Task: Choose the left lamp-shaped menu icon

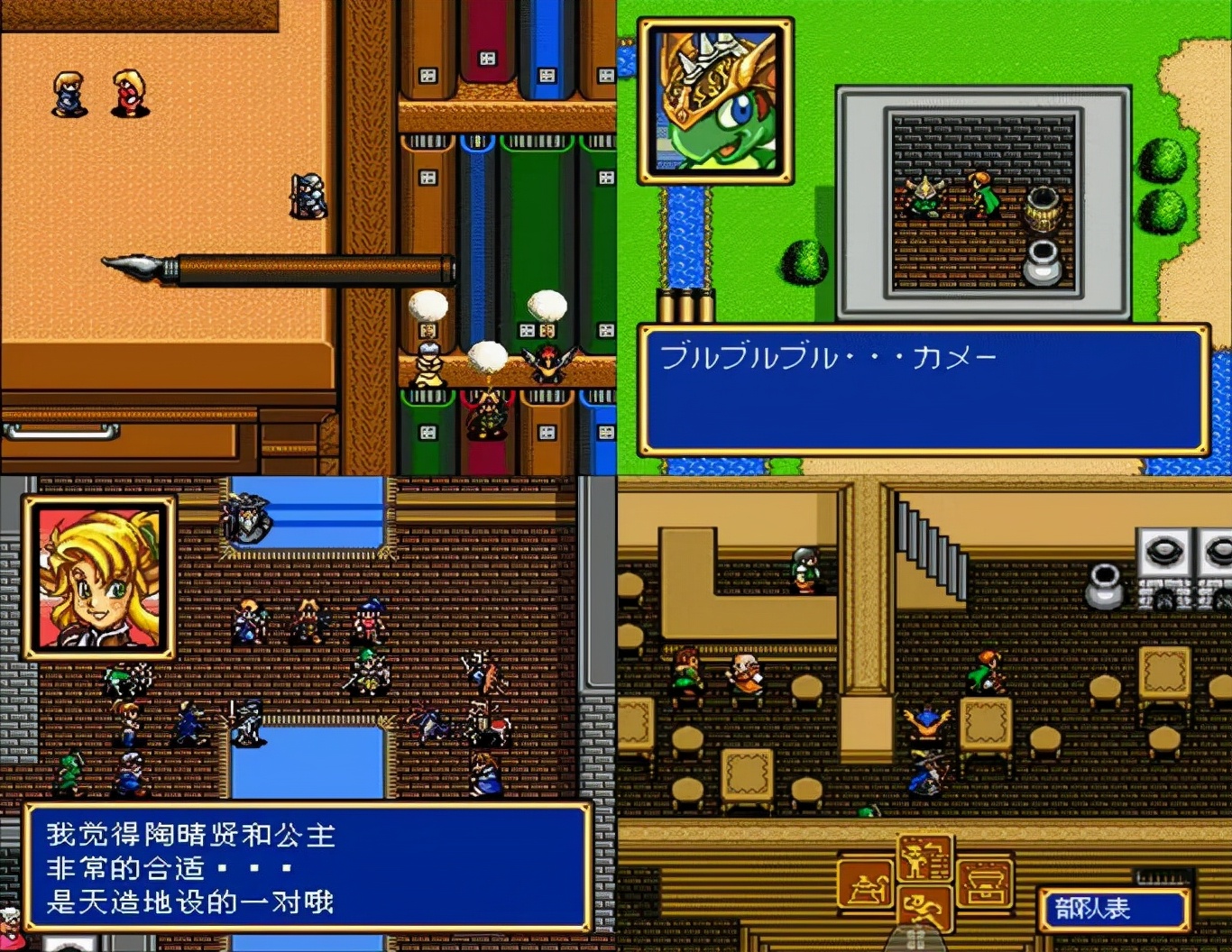Action: (x=866, y=884)
